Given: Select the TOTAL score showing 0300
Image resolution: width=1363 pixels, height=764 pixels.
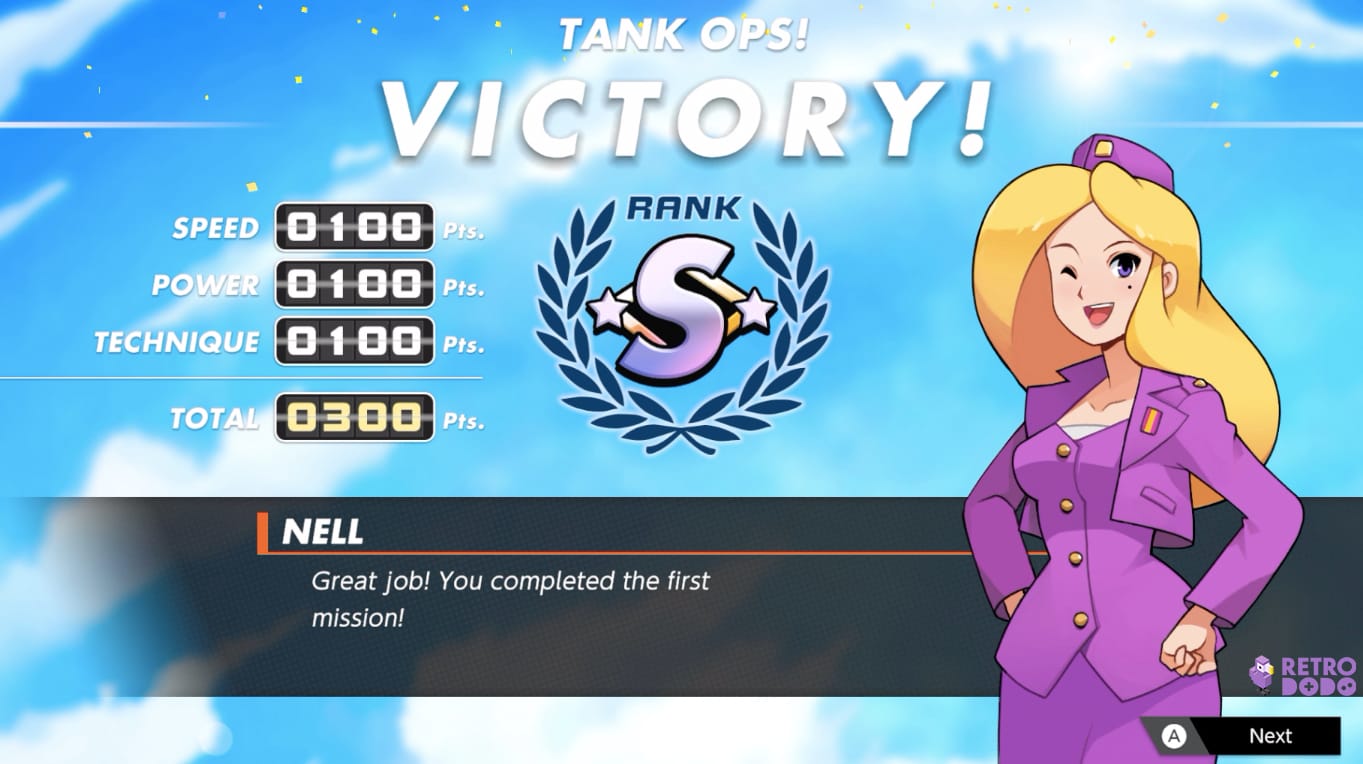Looking at the screenshot, I should coord(354,419).
